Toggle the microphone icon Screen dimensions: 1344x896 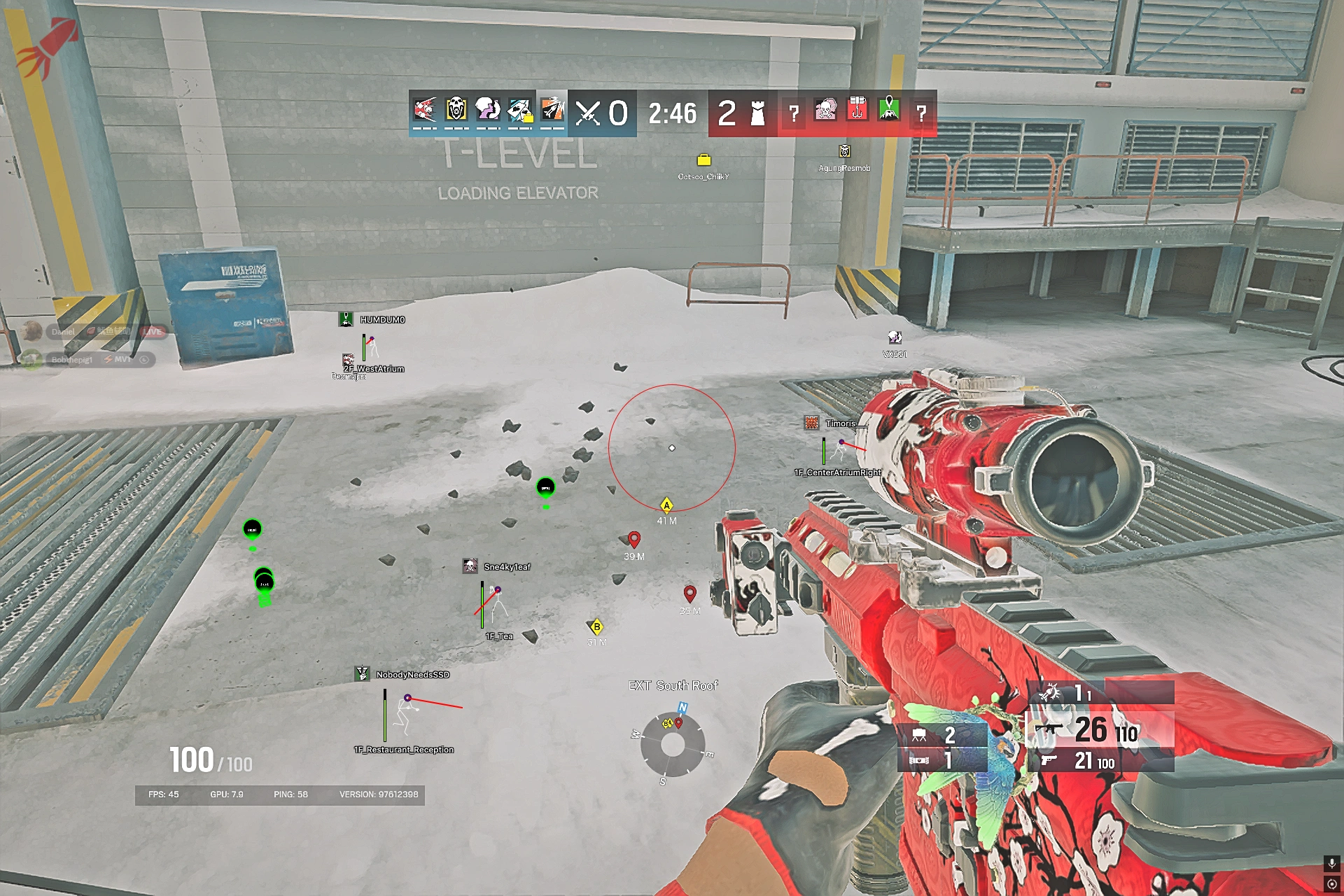(1331, 863)
